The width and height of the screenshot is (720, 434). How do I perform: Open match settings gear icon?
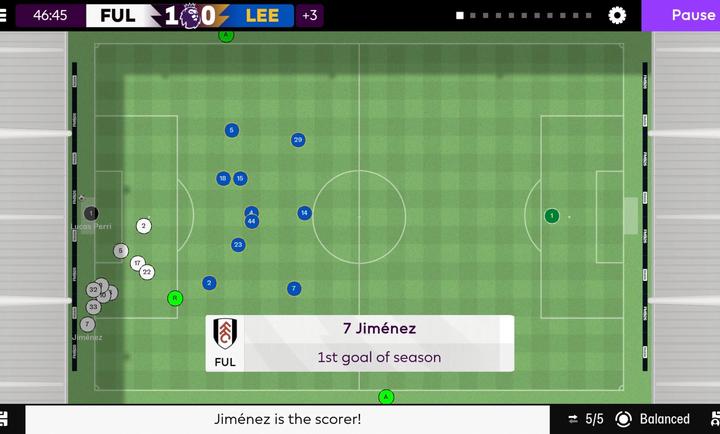click(618, 16)
